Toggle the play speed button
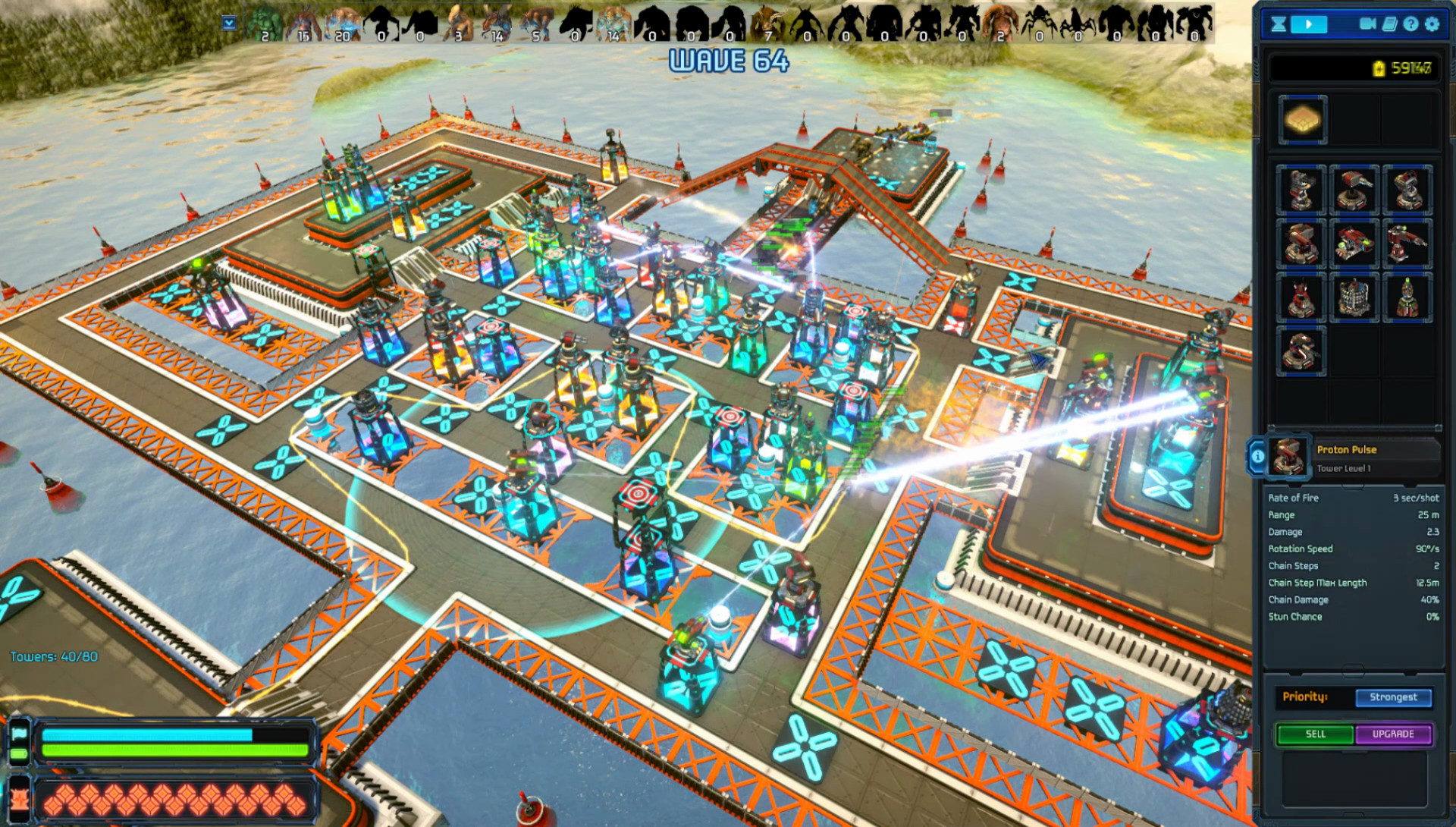Viewport: 1456px width, 827px height. point(1309,24)
